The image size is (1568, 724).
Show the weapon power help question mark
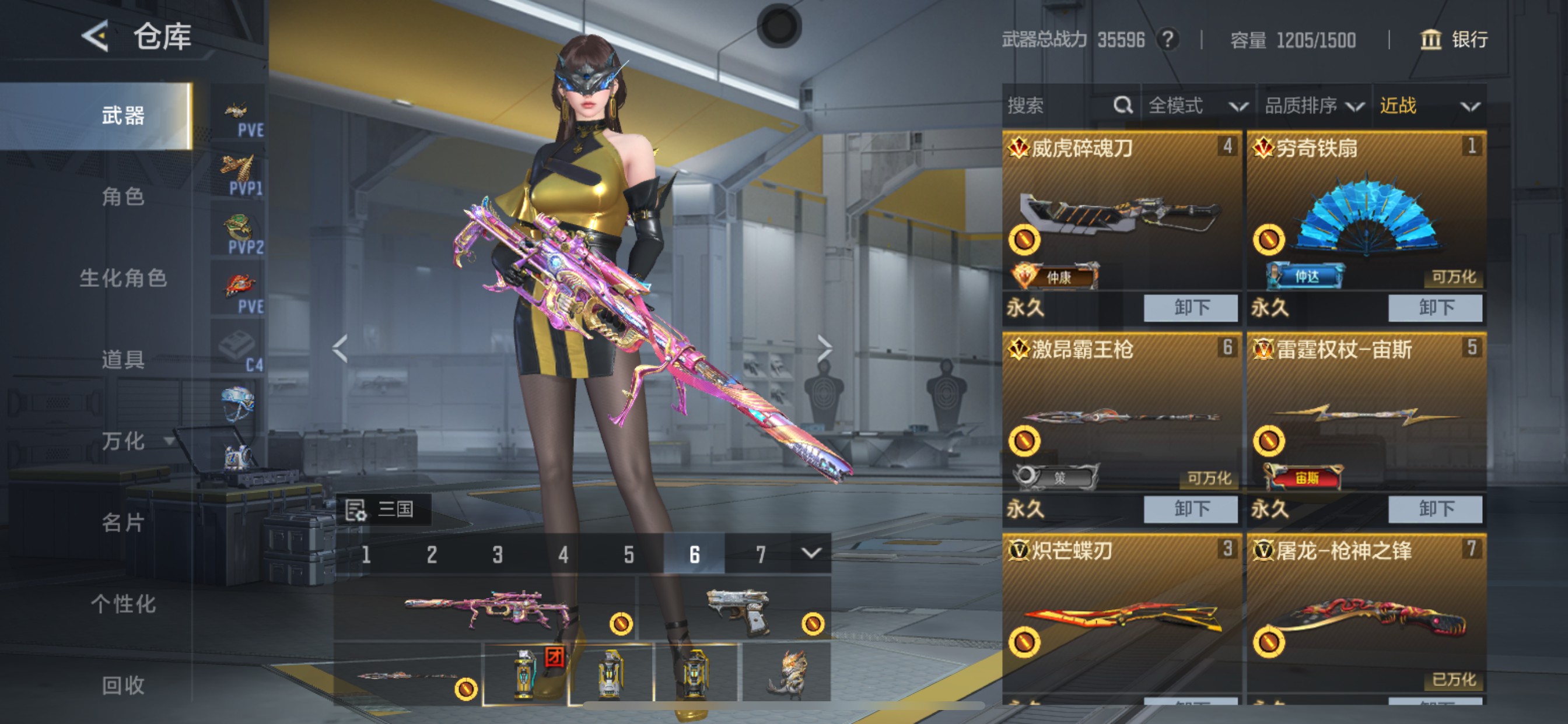[x=1167, y=40]
